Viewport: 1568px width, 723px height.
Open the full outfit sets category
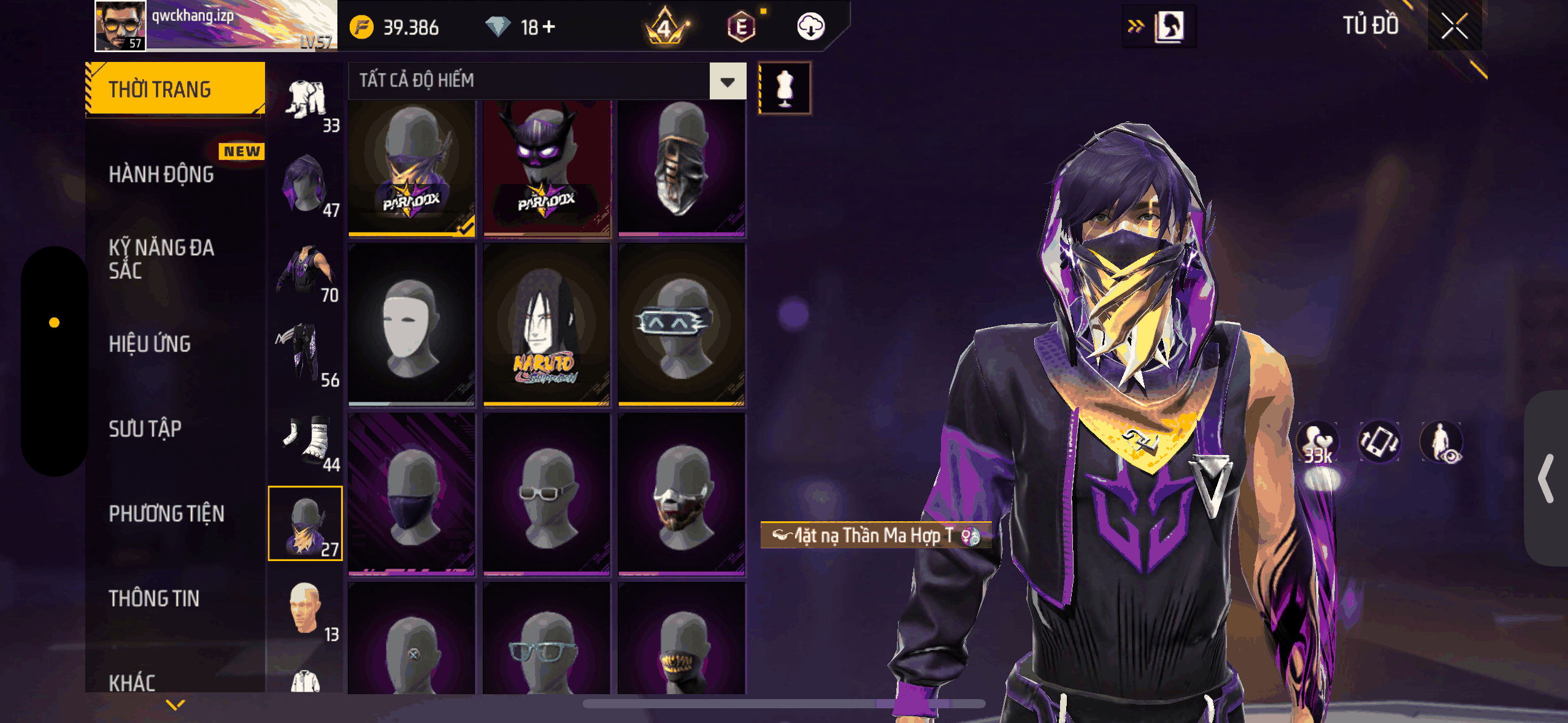306,102
